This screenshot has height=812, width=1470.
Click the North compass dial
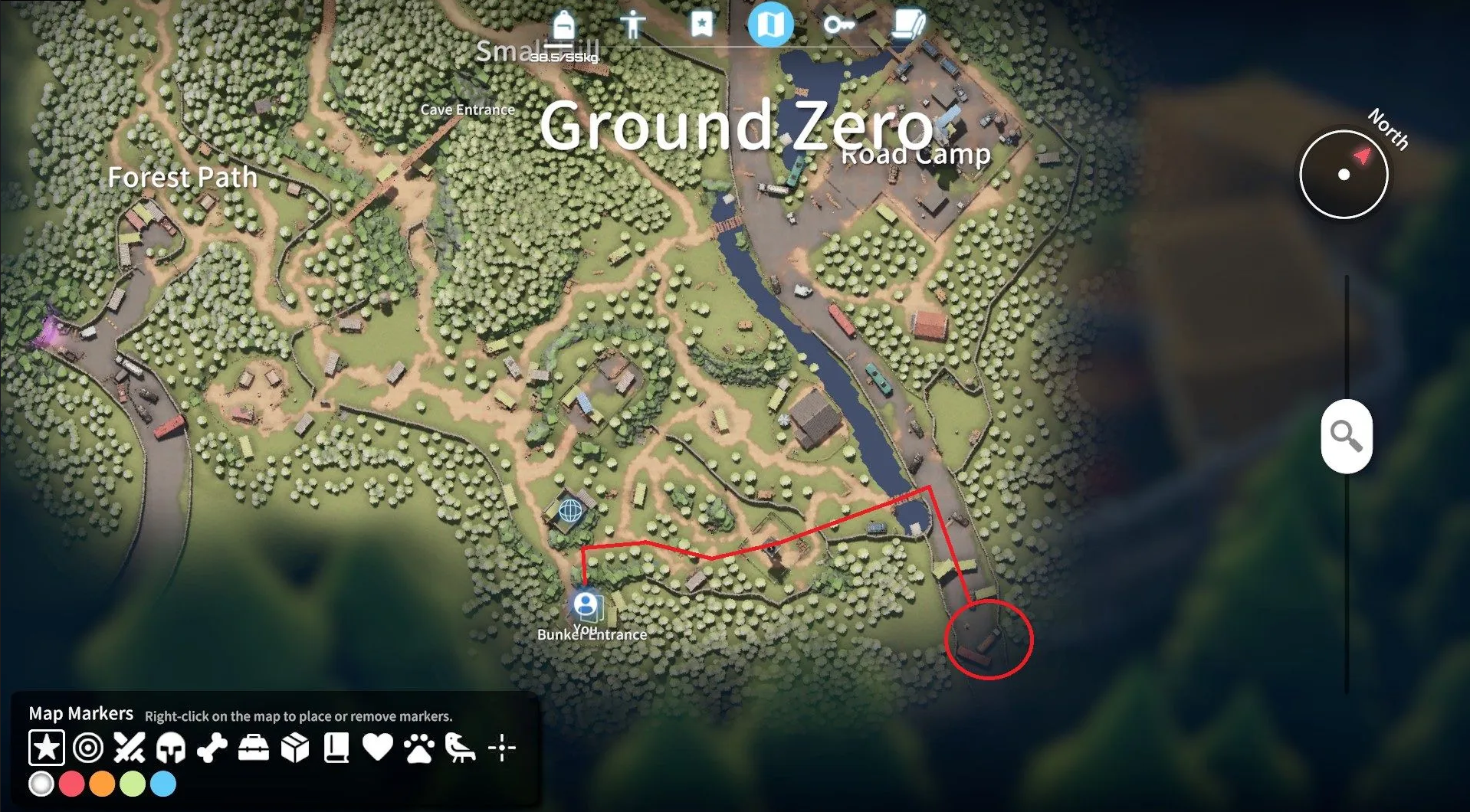(1344, 174)
